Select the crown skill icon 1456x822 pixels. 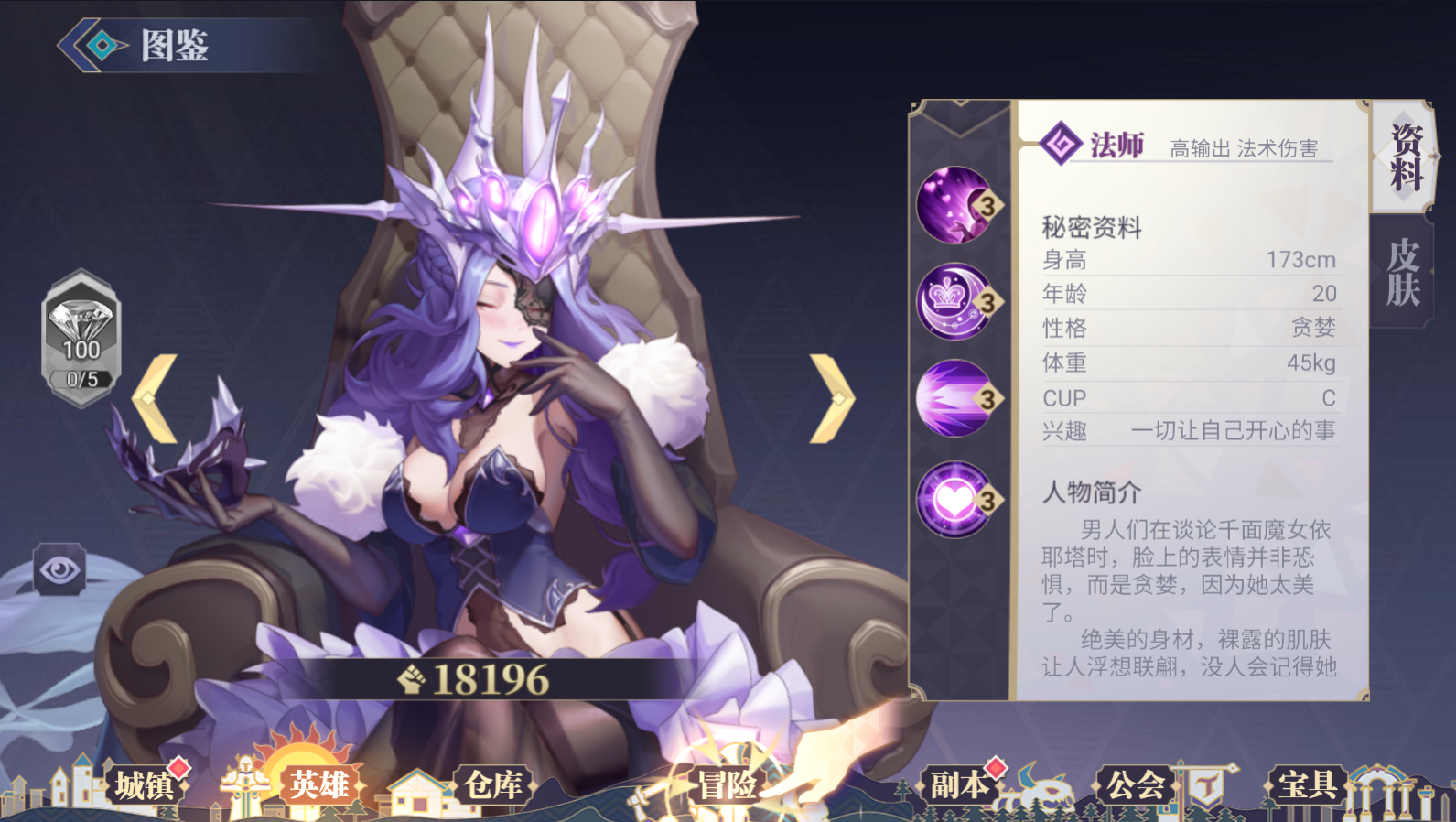[x=956, y=301]
